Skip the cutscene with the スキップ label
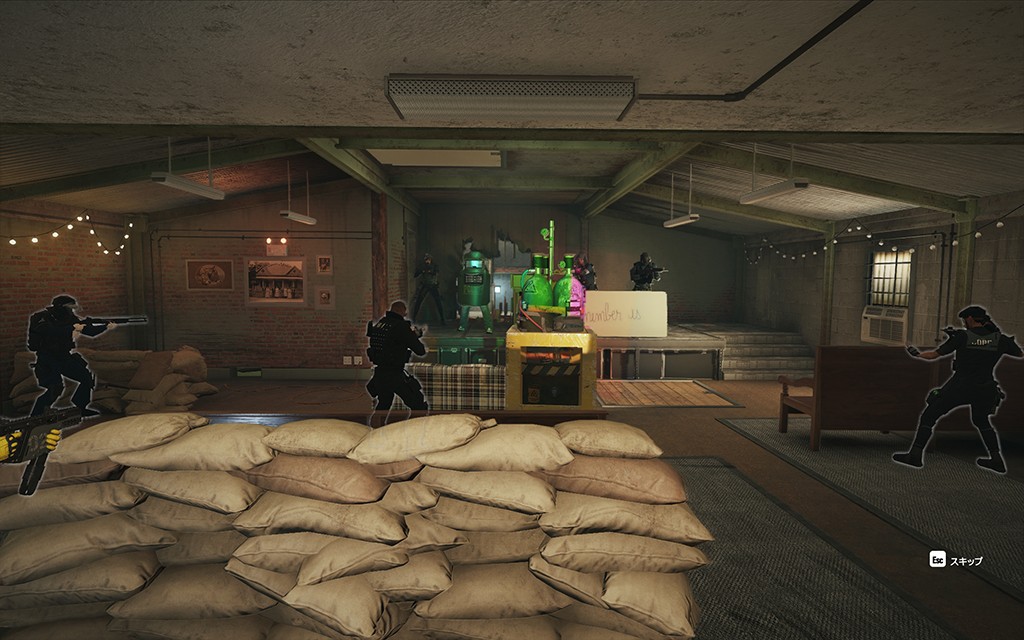This screenshot has height=640, width=1024. 964,561
